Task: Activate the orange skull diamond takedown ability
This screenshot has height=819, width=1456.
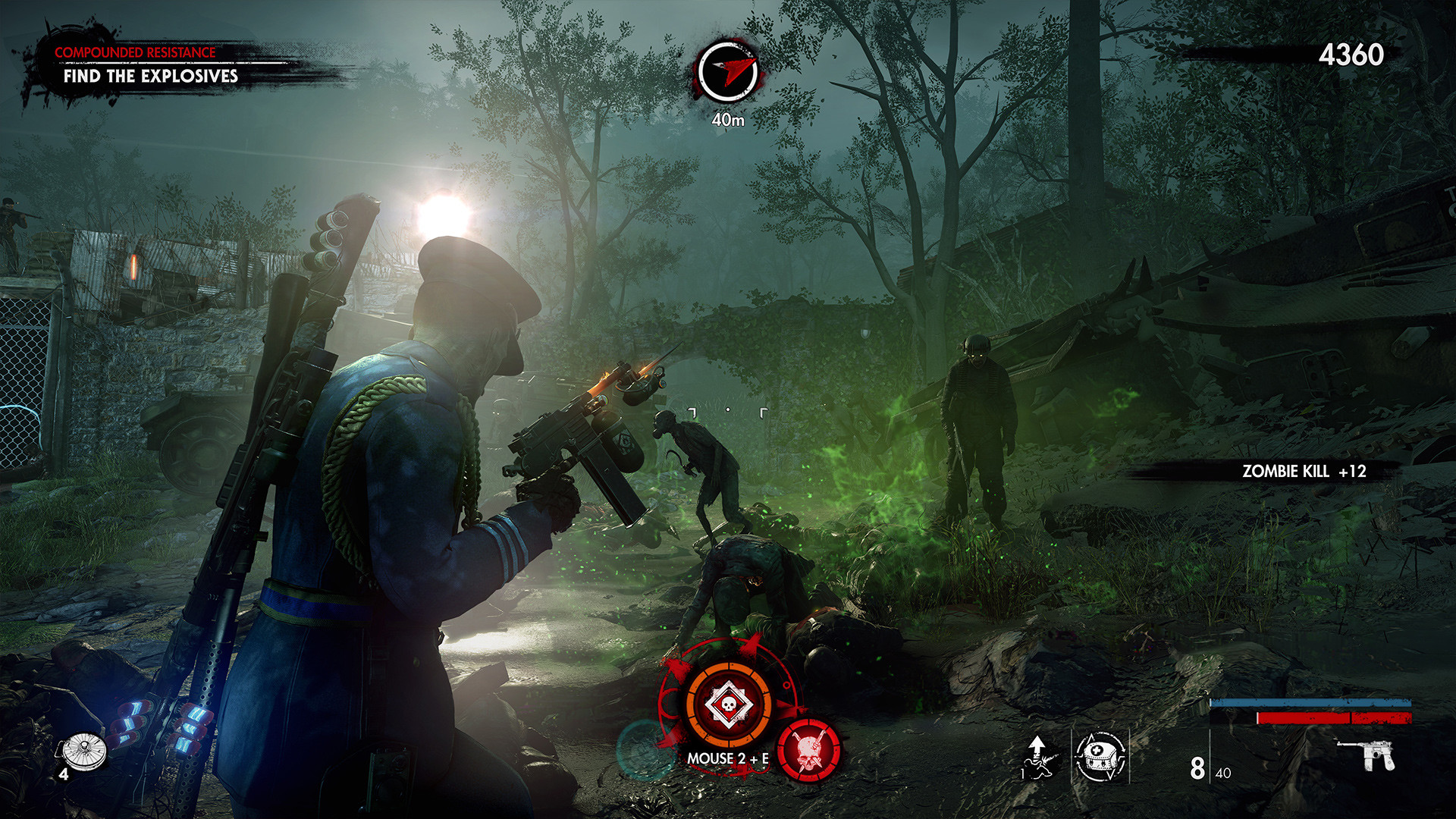Action: (x=728, y=705)
